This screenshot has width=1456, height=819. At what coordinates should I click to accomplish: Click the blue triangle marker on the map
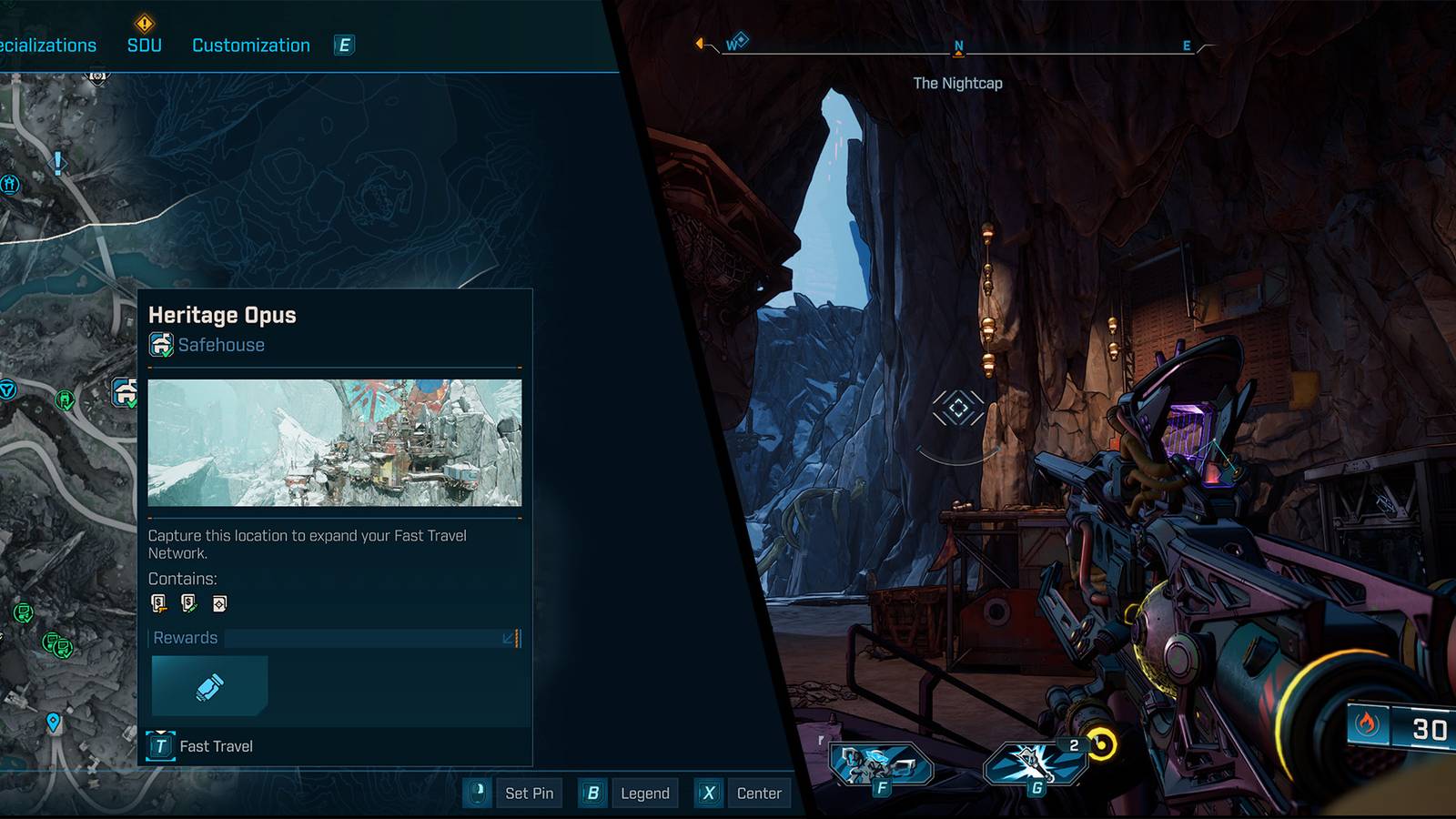pos(8,389)
